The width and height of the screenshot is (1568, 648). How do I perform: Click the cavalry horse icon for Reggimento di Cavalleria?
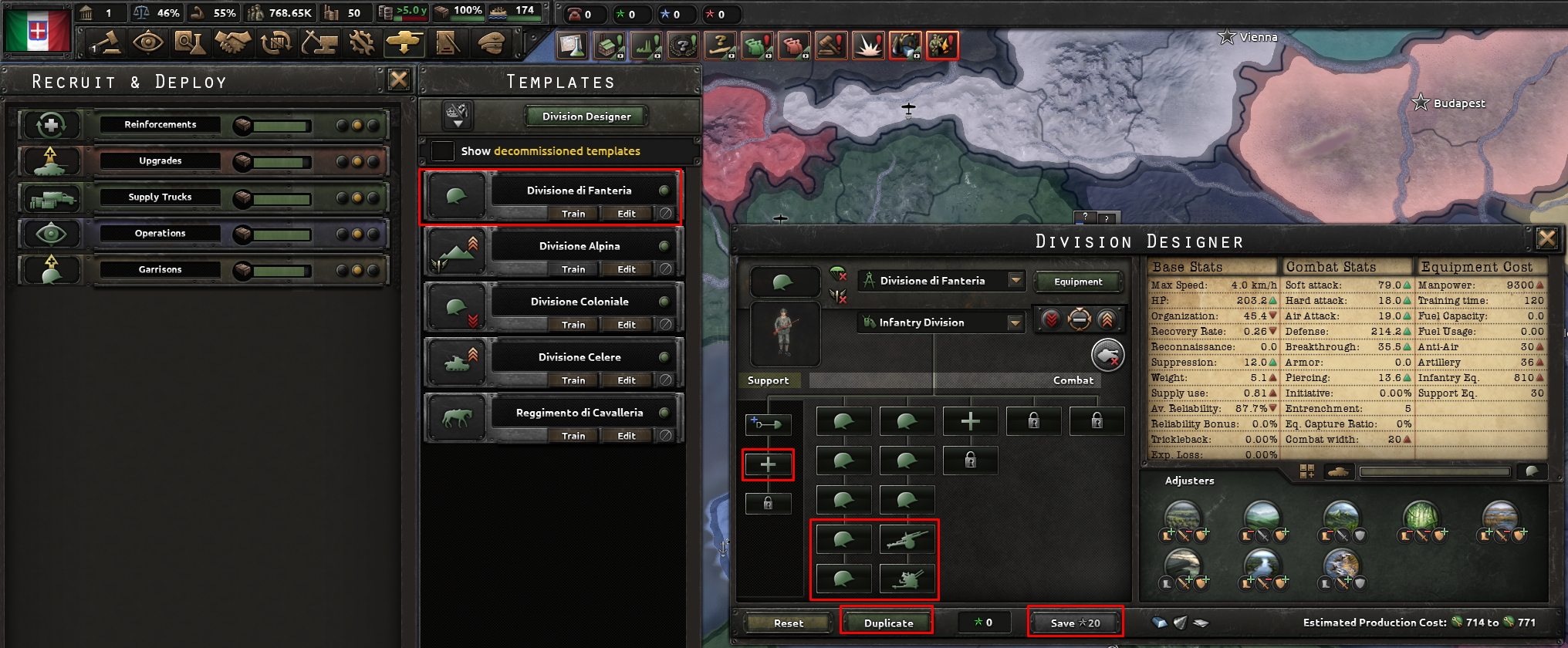pos(456,417)
